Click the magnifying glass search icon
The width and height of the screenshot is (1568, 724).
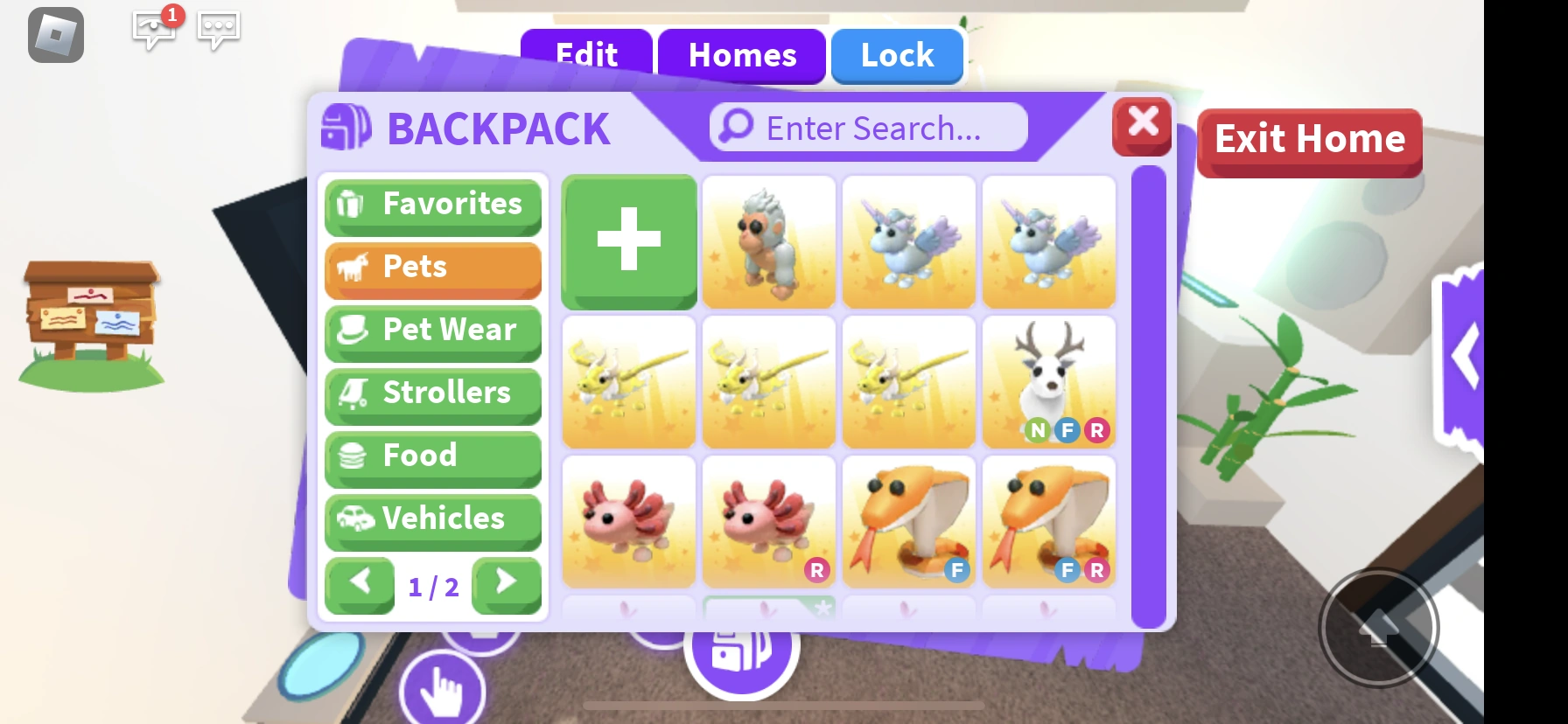735,127
